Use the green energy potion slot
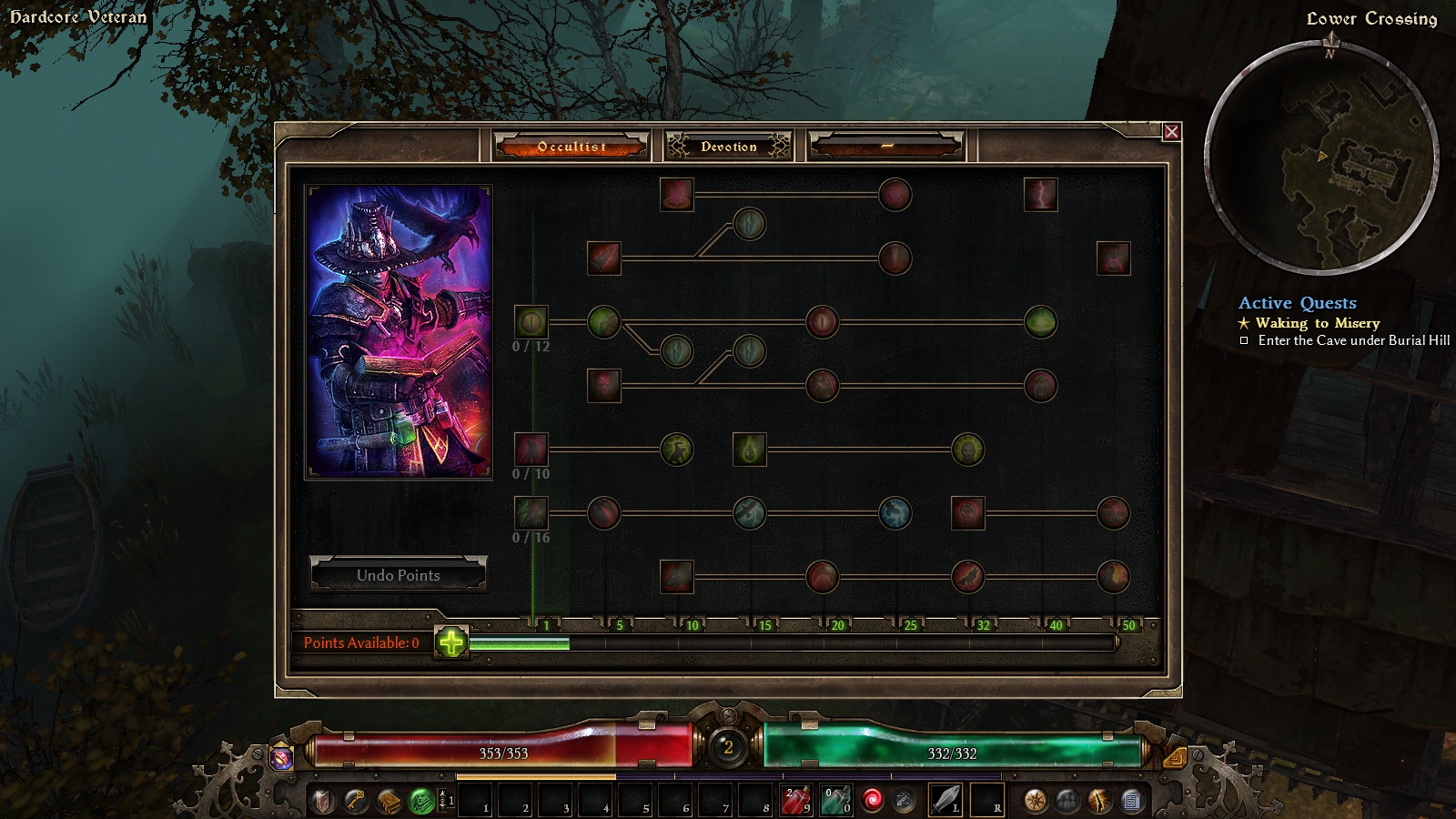This screenshot has width=1456, height=819. [x=836, y=801]
